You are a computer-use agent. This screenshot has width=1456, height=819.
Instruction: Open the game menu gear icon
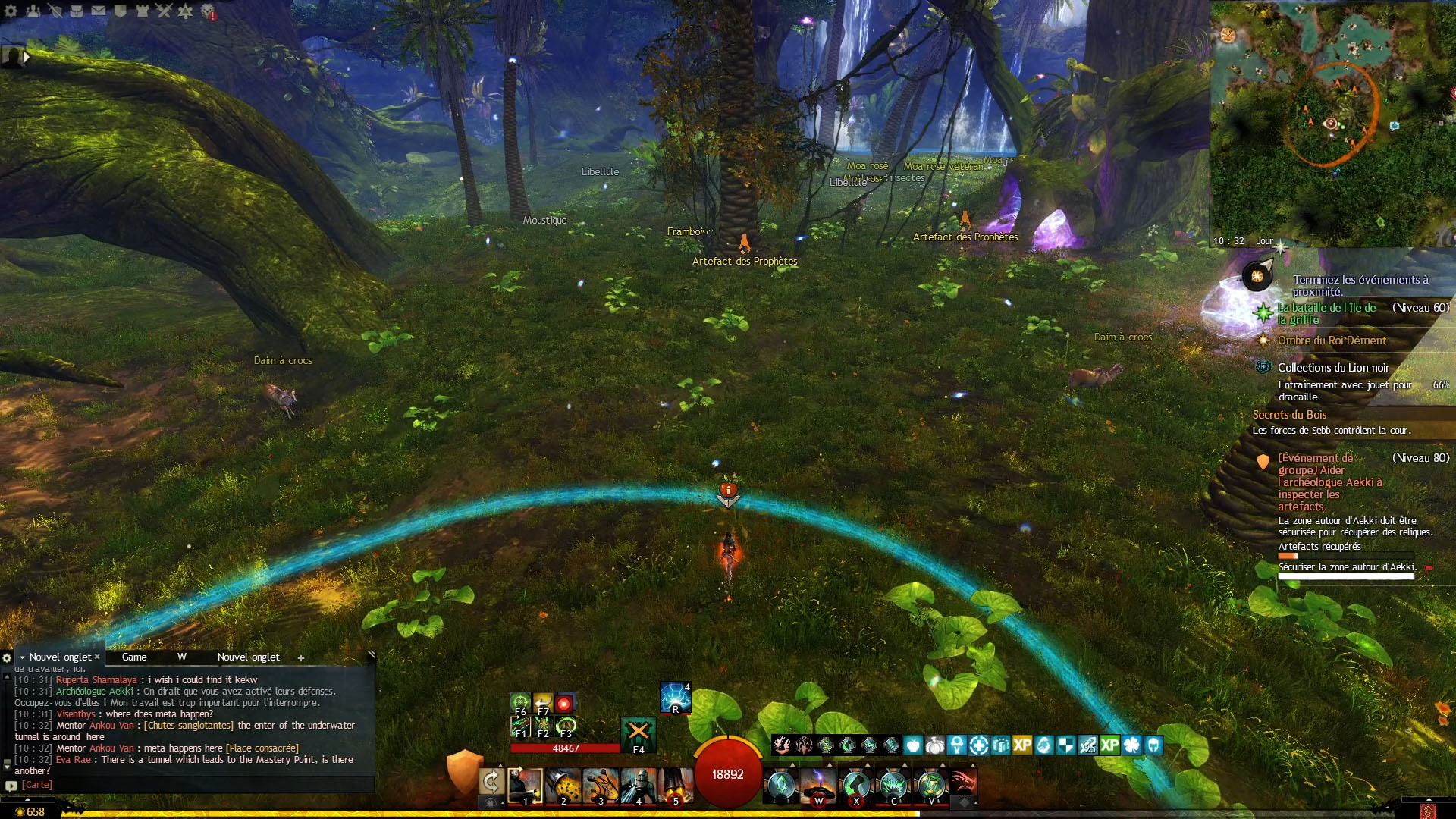tap(11, 11)
